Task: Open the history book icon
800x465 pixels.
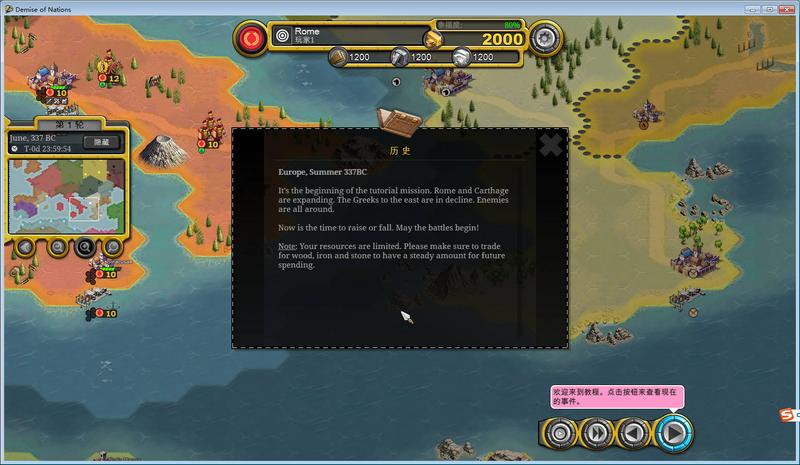Action: 397,122
